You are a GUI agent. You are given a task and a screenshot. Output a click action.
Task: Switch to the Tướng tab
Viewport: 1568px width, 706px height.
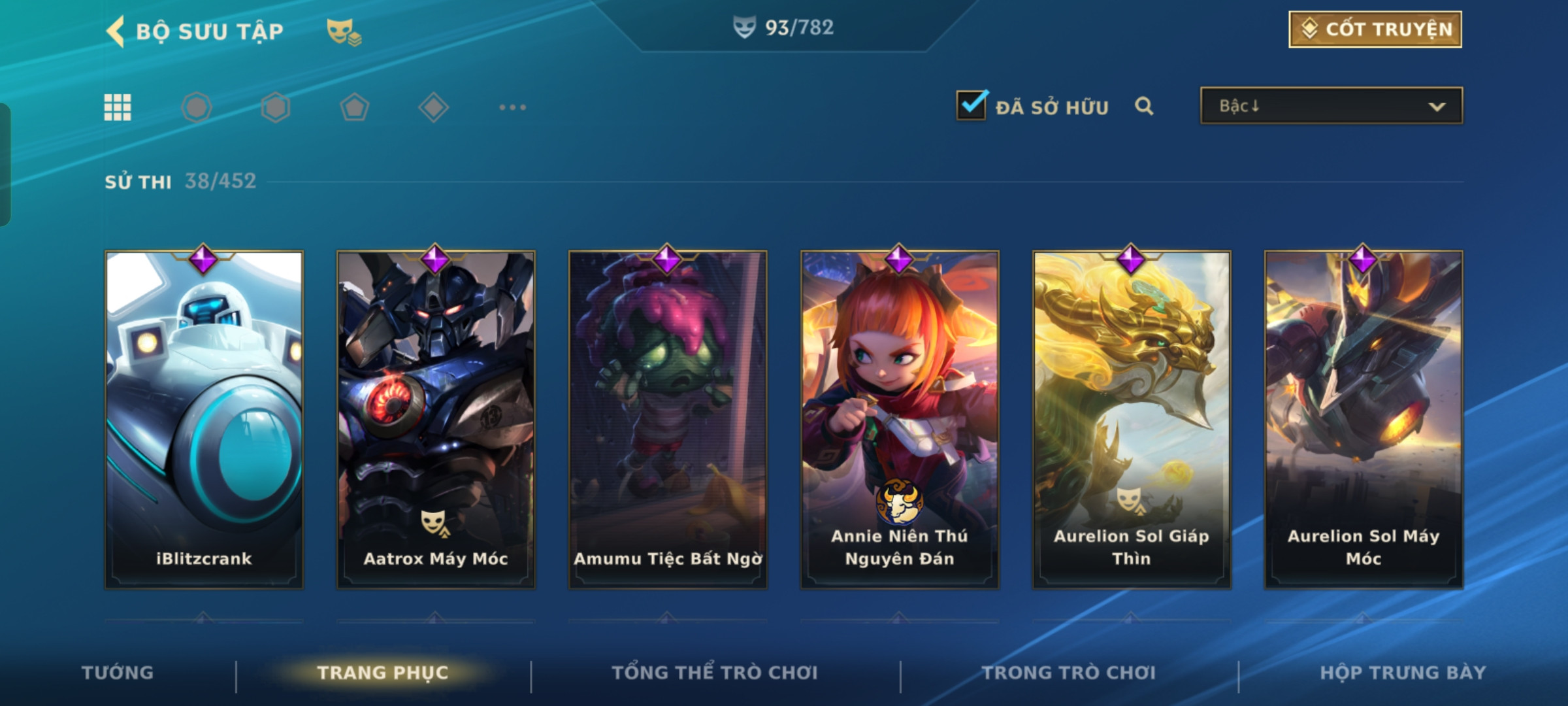[118, 673]
